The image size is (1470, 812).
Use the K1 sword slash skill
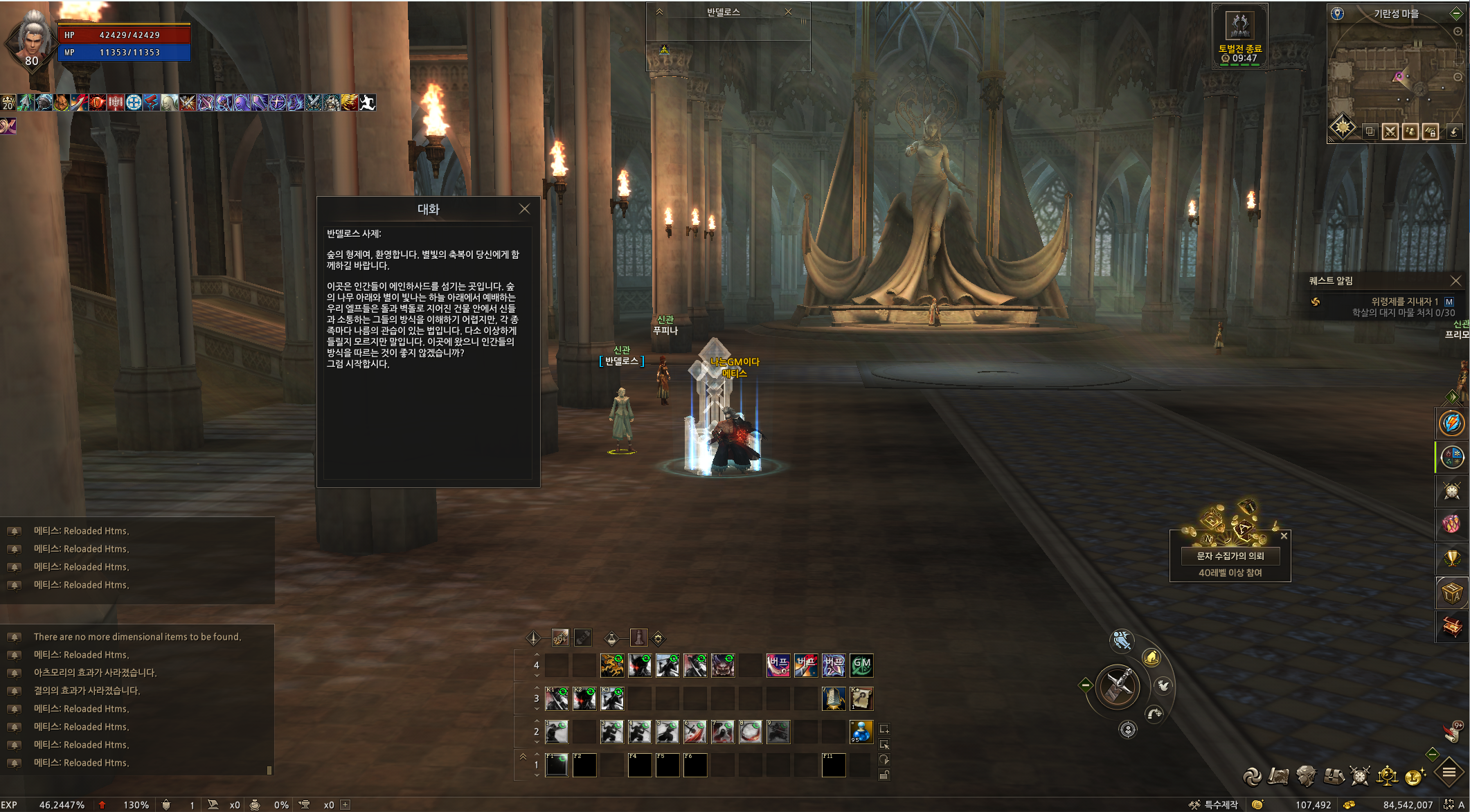click(557, 698)
